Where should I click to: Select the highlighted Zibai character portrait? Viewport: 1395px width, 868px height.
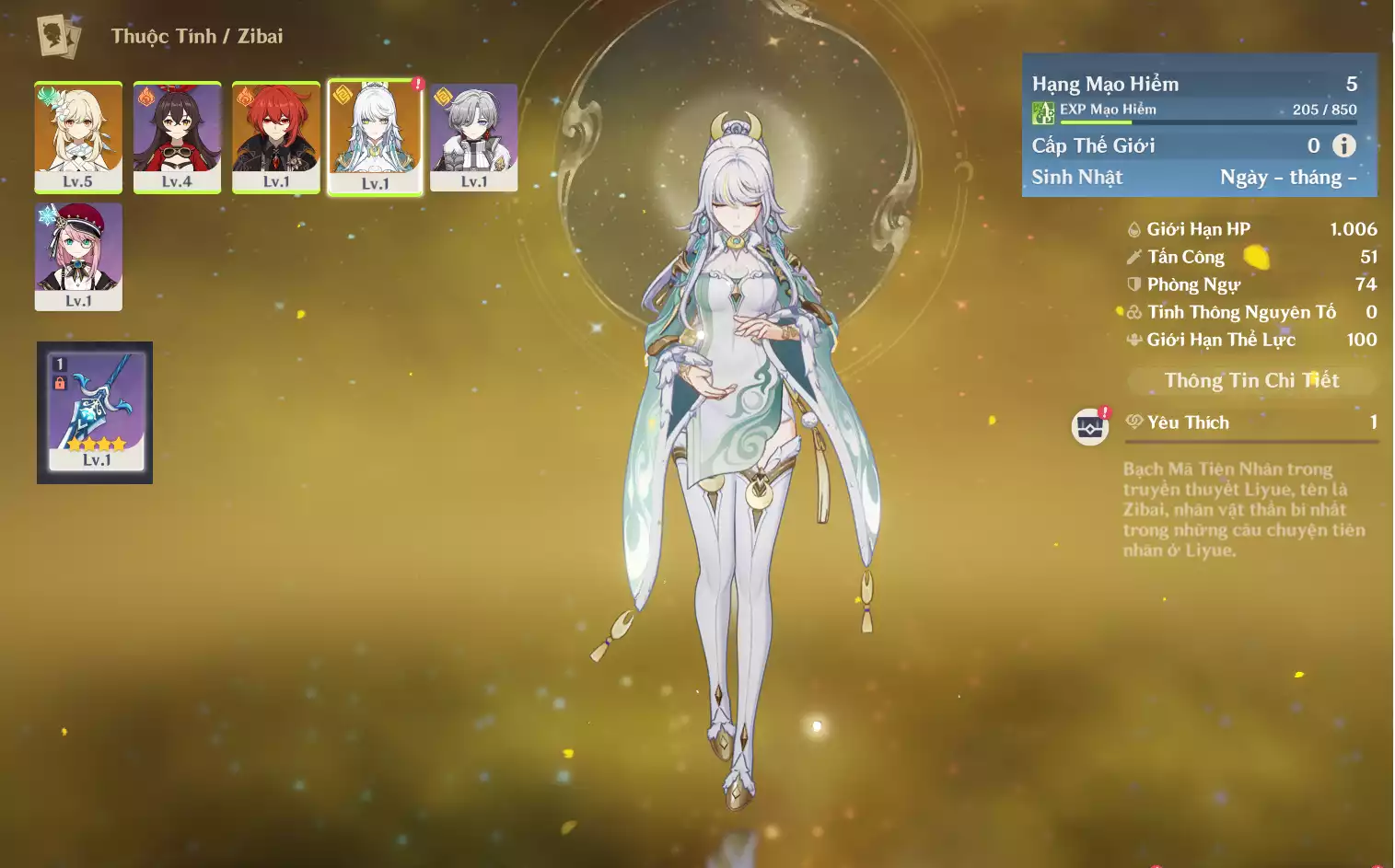click(375, 136)
